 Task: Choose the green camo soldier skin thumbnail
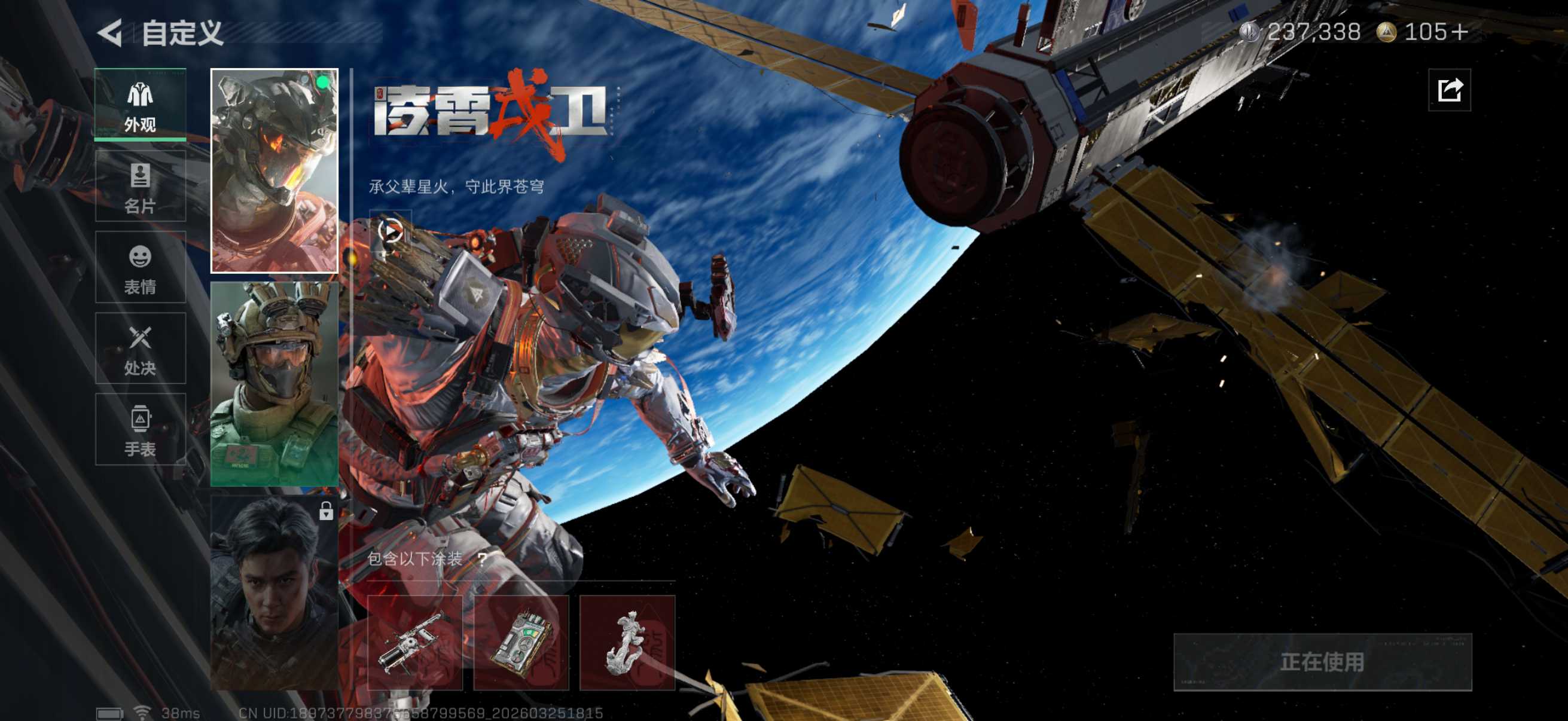(x=274, y=383)
